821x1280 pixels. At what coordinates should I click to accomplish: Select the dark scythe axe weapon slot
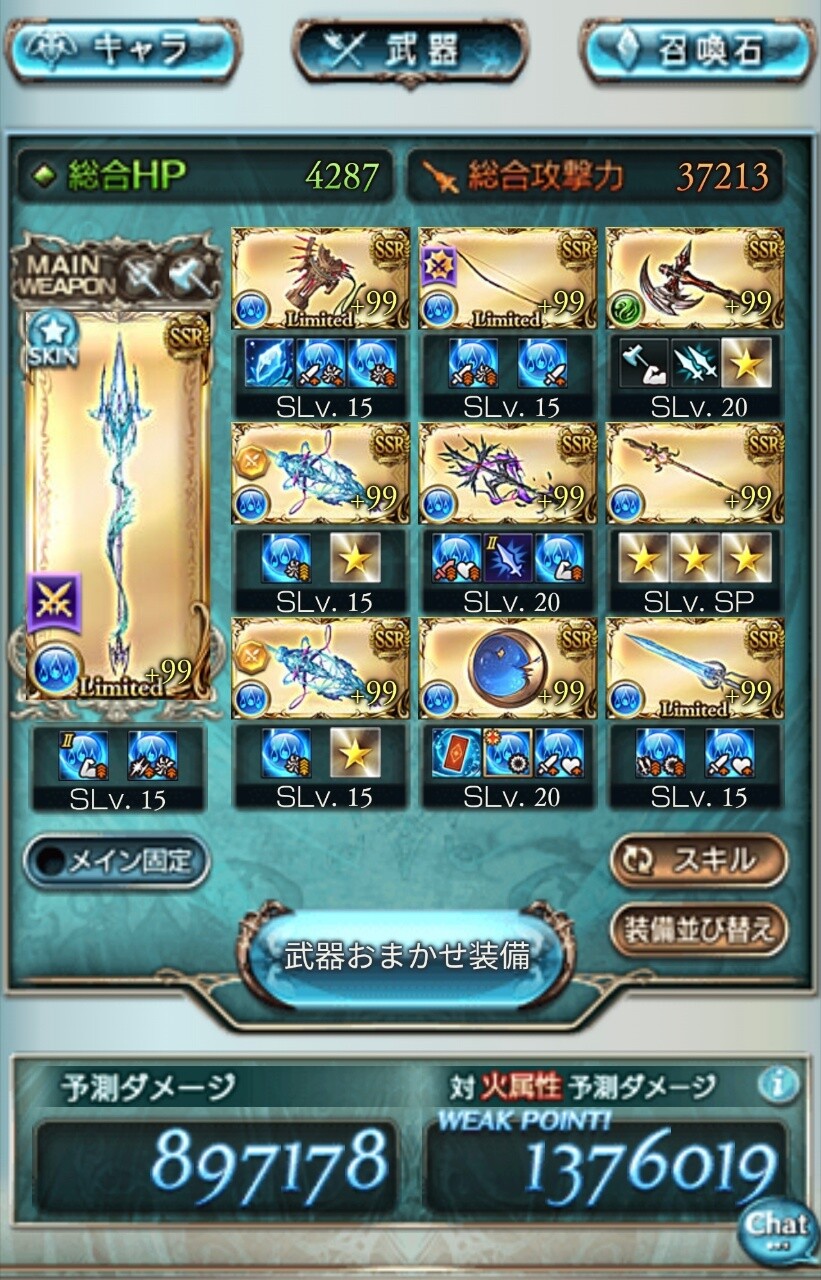[695, 279]
